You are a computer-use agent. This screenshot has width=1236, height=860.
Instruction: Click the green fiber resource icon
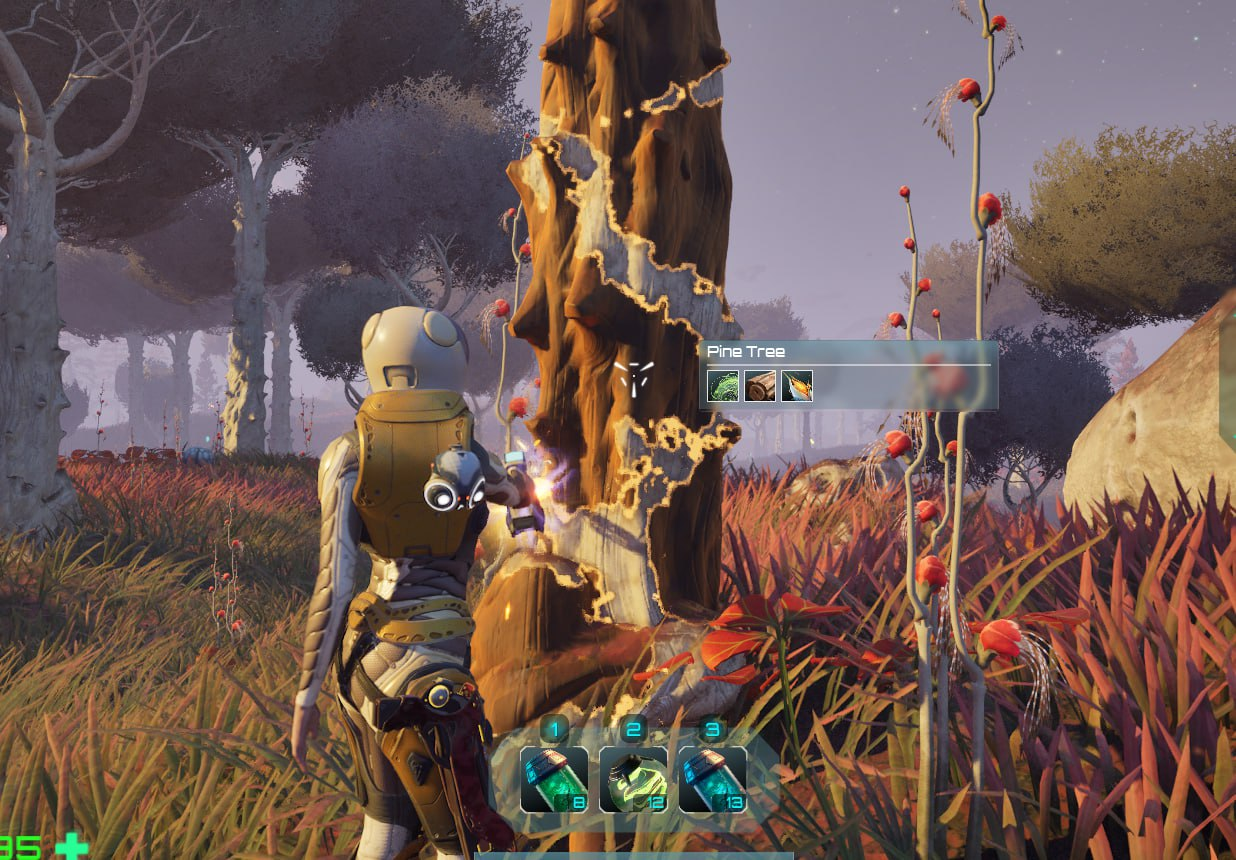(723, 386)
